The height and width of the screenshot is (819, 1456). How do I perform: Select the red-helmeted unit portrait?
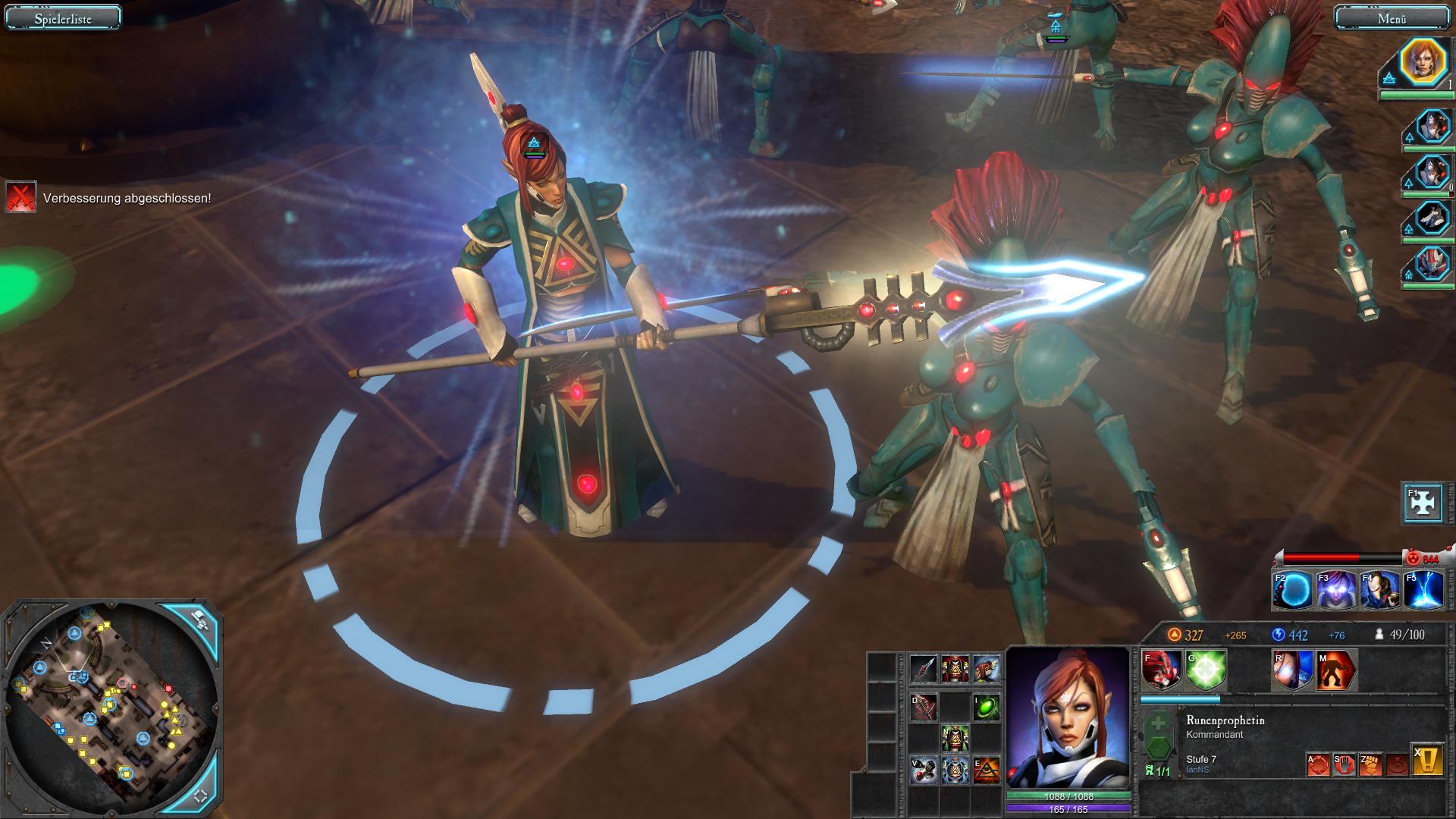pos(1432,264)
